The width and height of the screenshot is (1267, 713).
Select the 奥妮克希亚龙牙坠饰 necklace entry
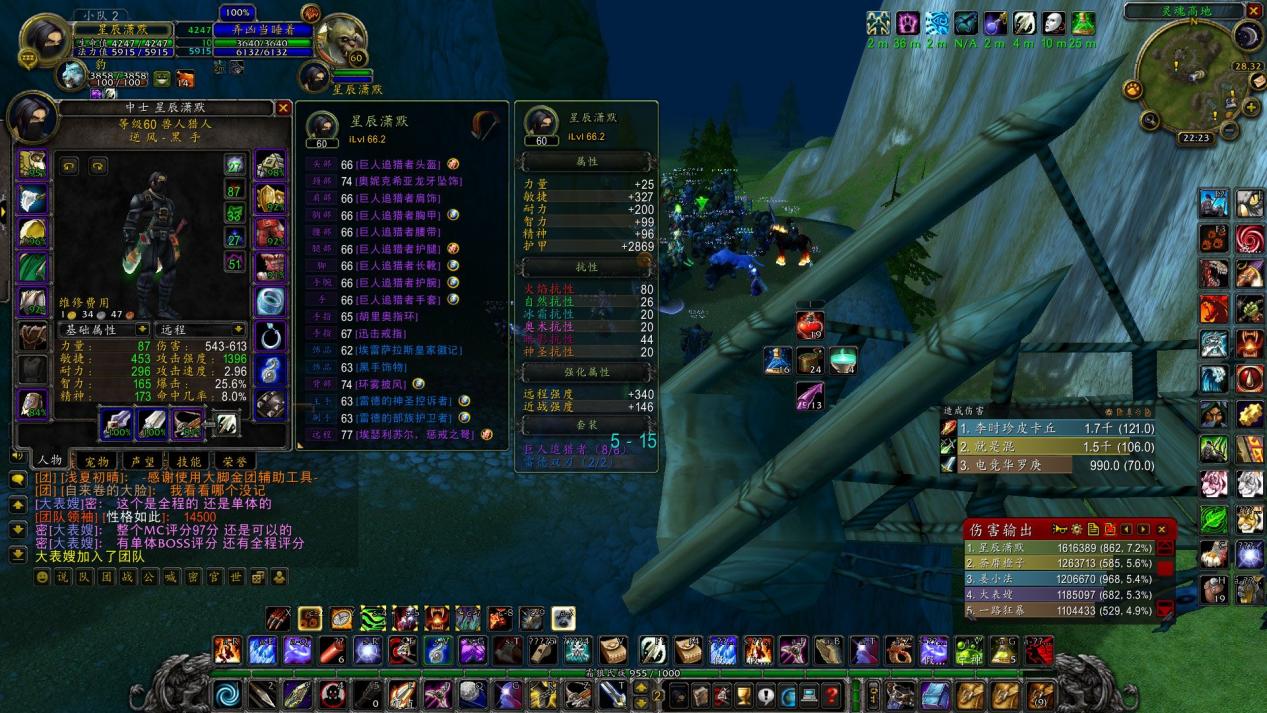click(x=404, y=181)
